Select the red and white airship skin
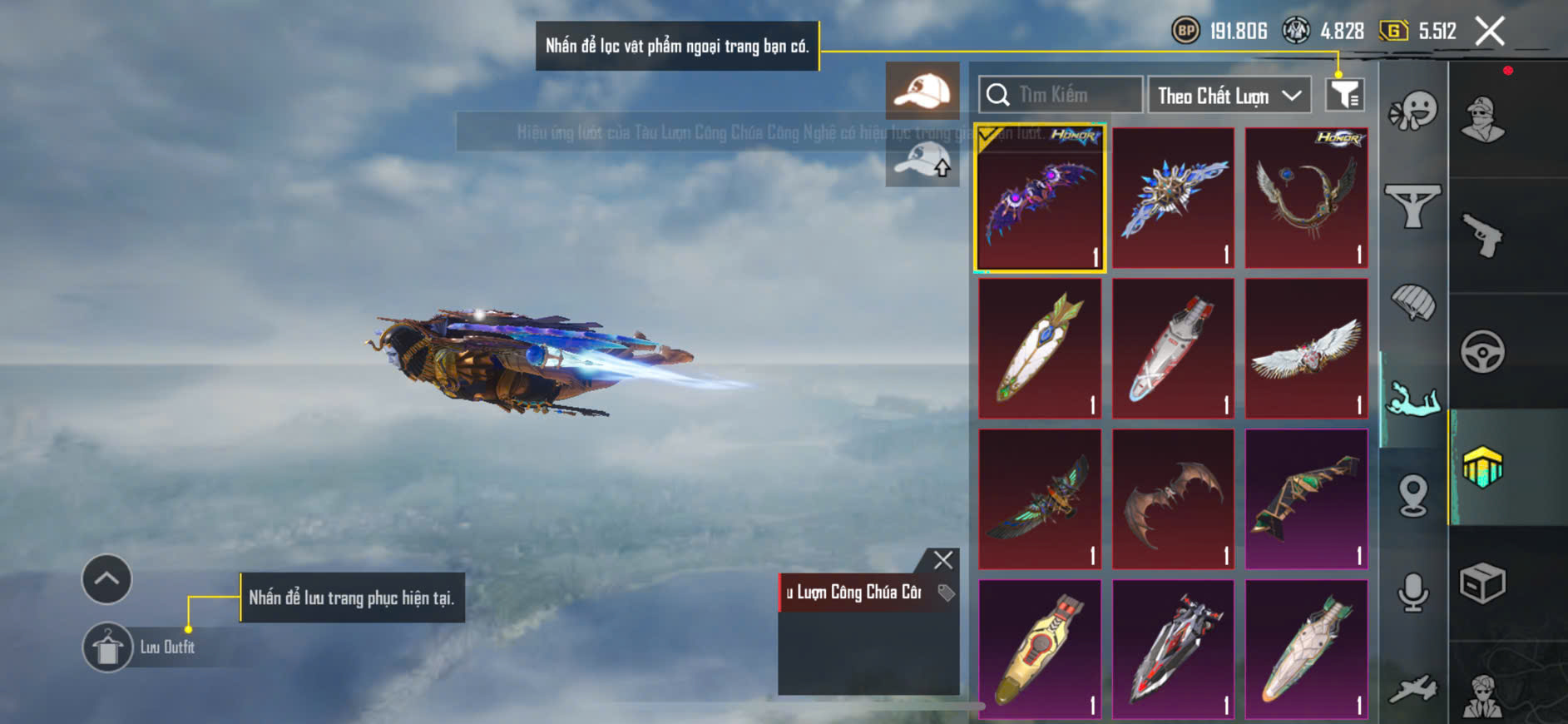 pyautogui.click(x=1173, y=349)
